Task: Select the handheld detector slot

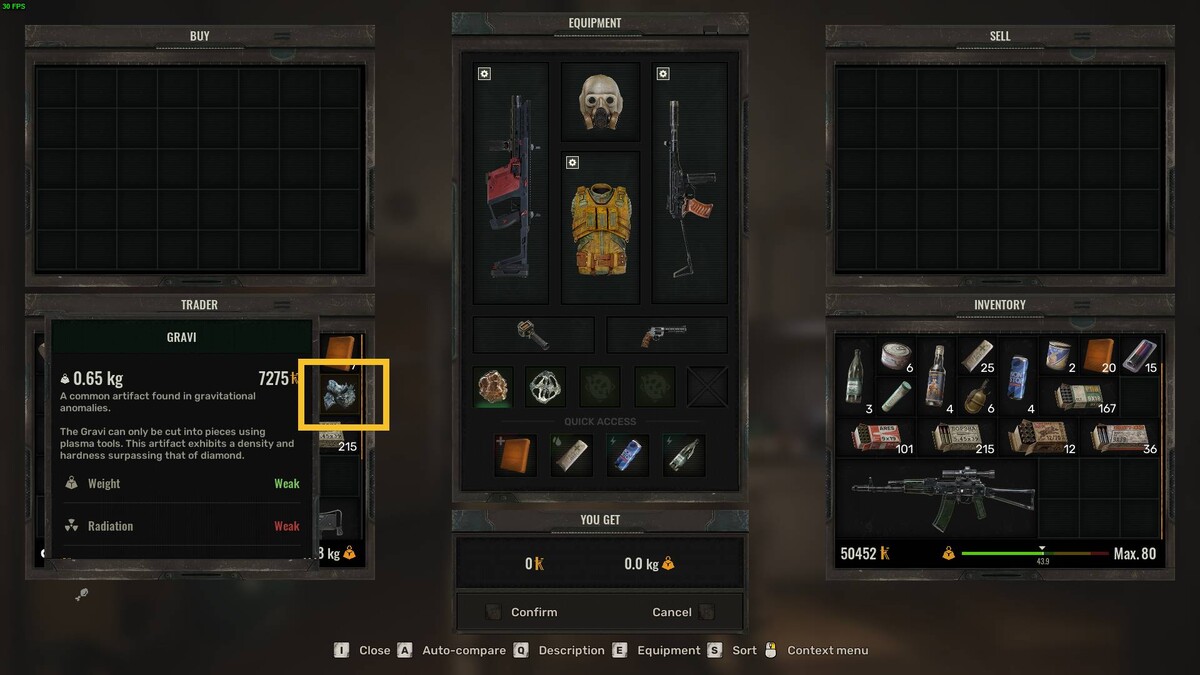Action: coord(533,335)
